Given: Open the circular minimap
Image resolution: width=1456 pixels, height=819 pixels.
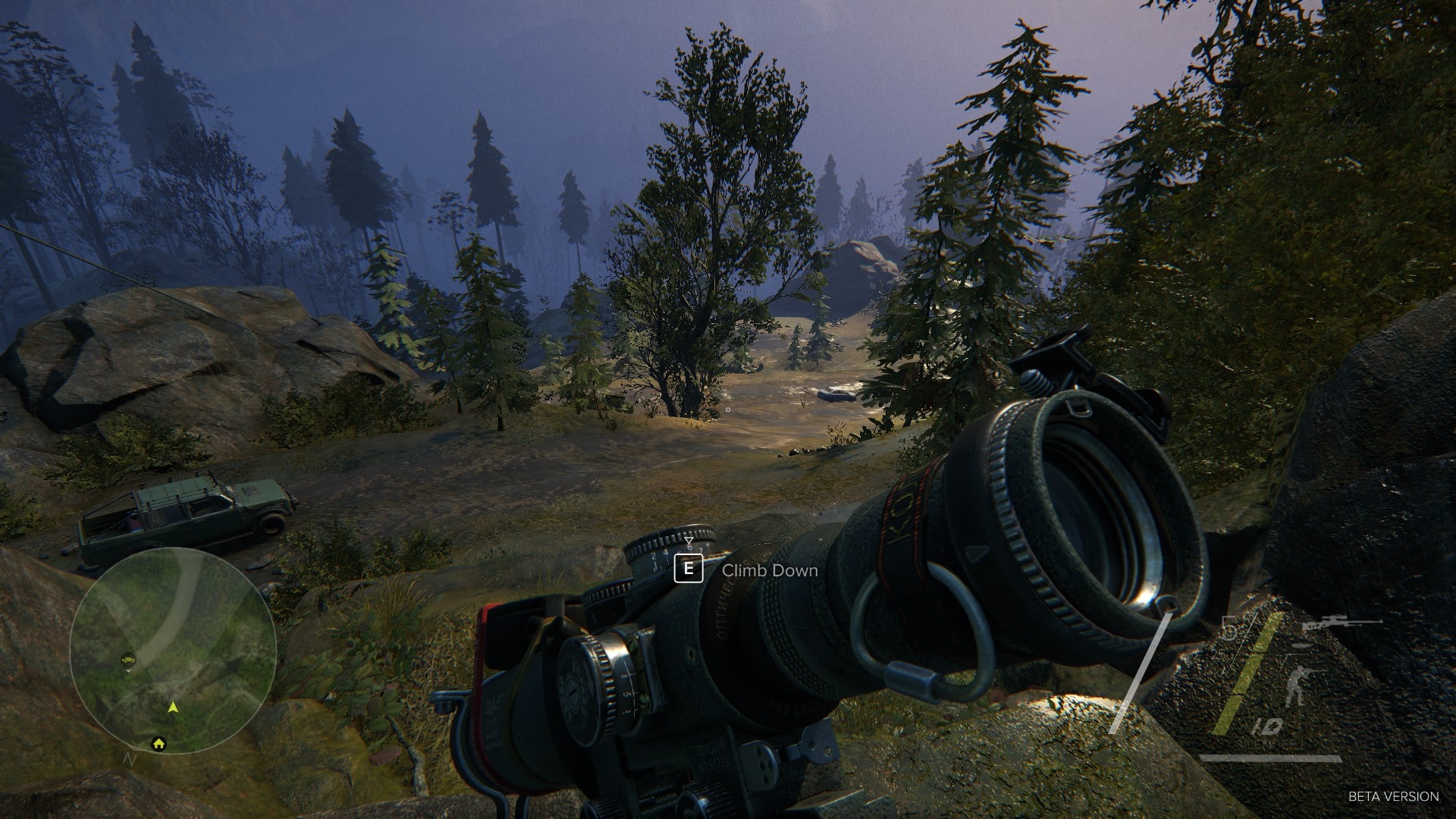Looking at the screenshot, I should tap(172, 650).
